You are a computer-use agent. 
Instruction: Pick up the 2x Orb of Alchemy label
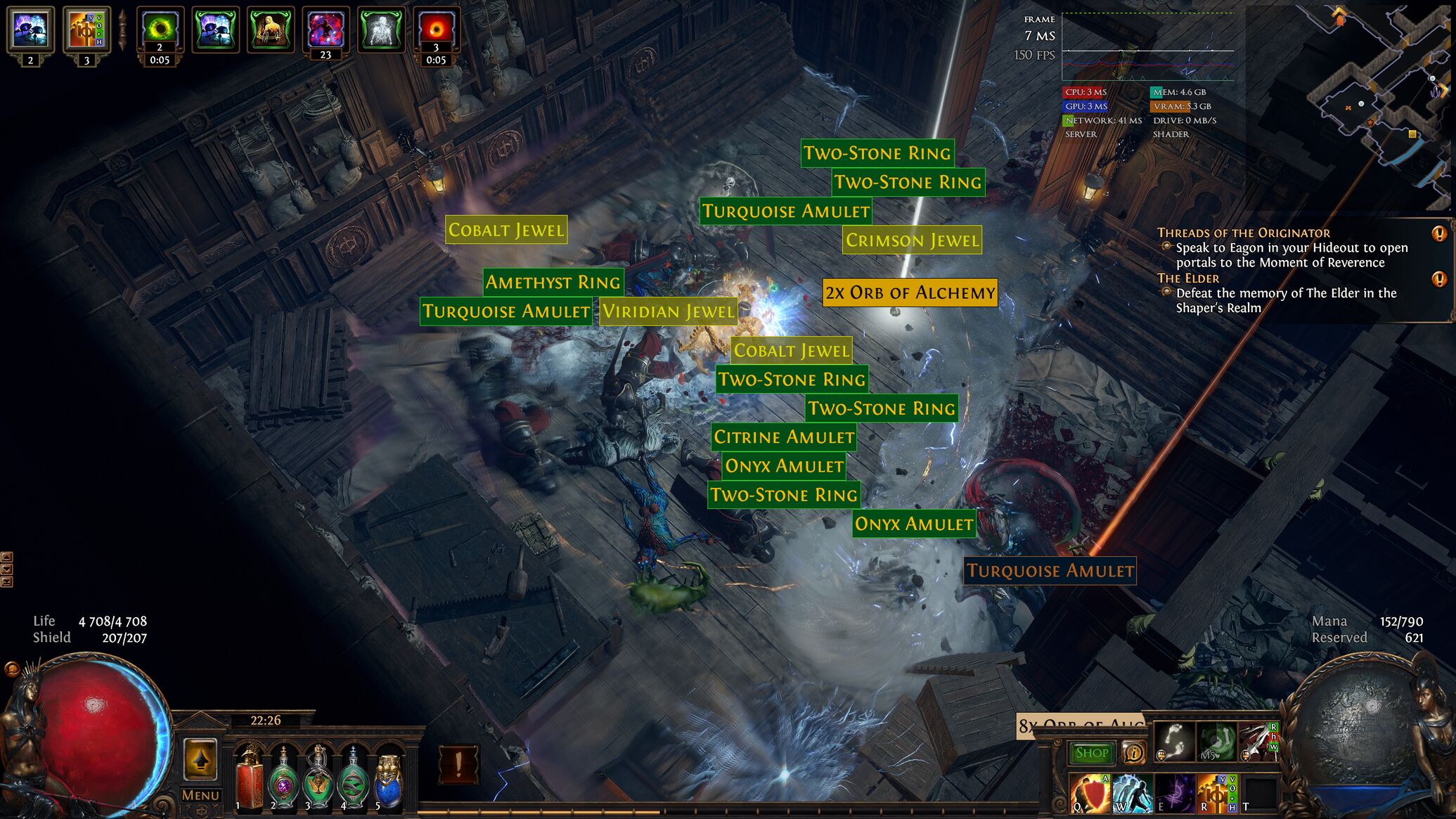910,292
